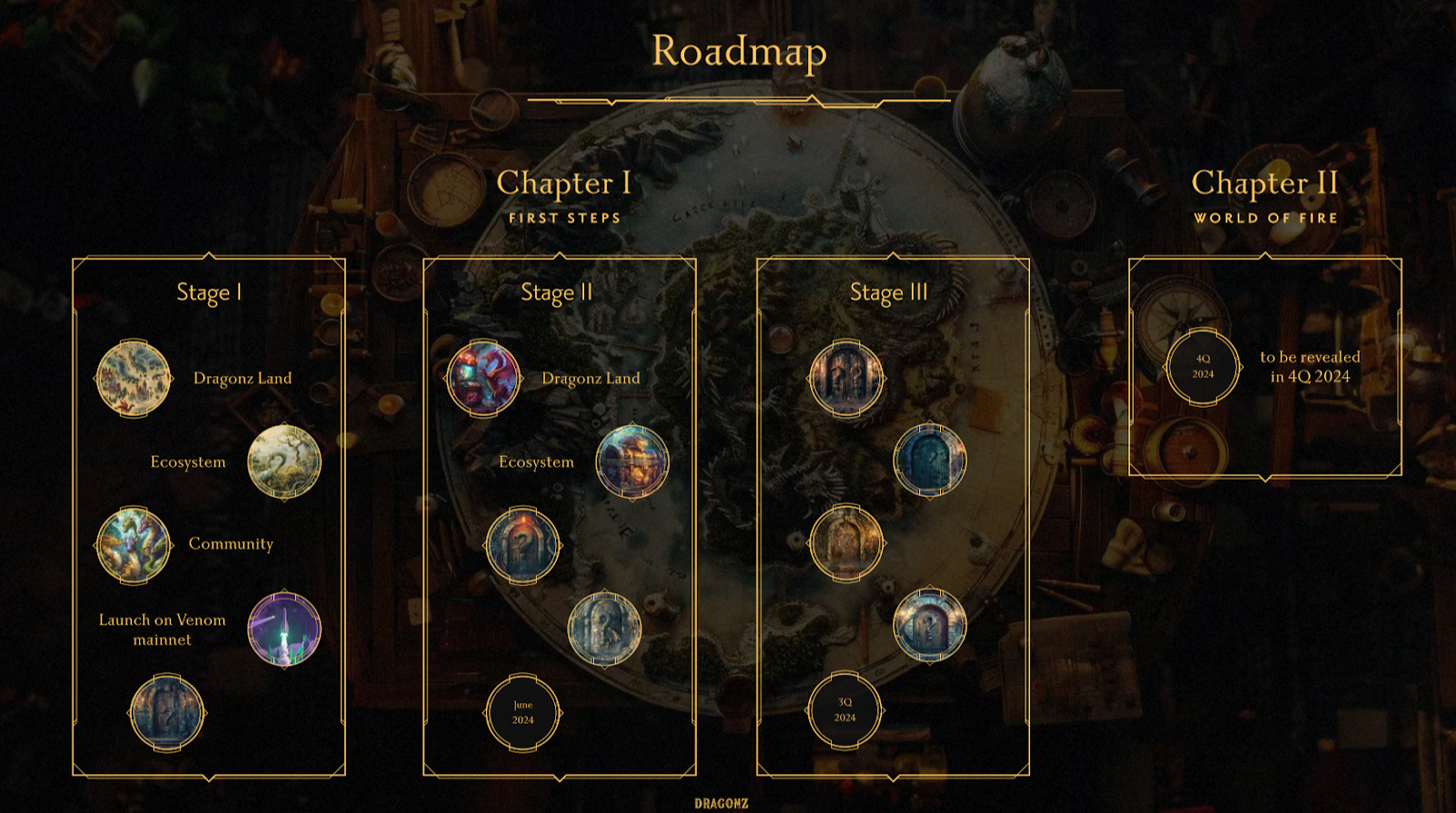Choose the Community dragons medallion
This screenshot has width=1456, height=813.
coord(134,545)
